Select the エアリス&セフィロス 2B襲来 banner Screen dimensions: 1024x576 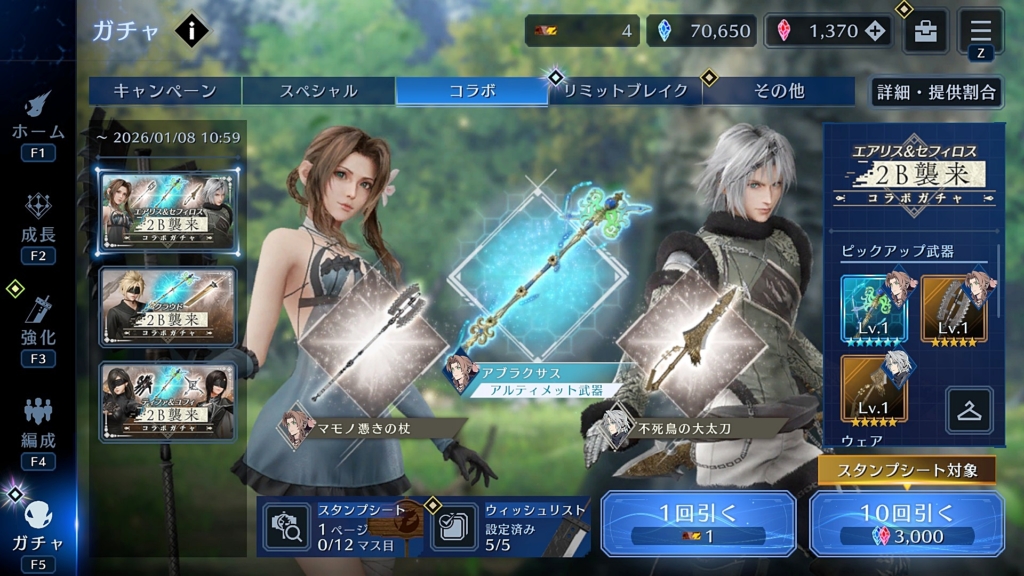(168, 212)
